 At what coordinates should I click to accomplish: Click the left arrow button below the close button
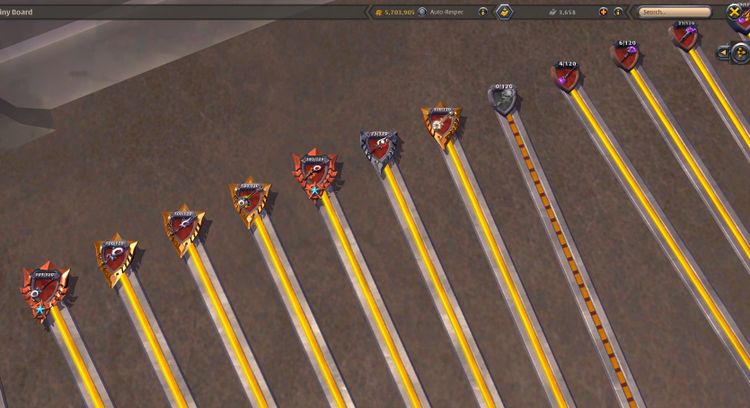coord(723,51)
